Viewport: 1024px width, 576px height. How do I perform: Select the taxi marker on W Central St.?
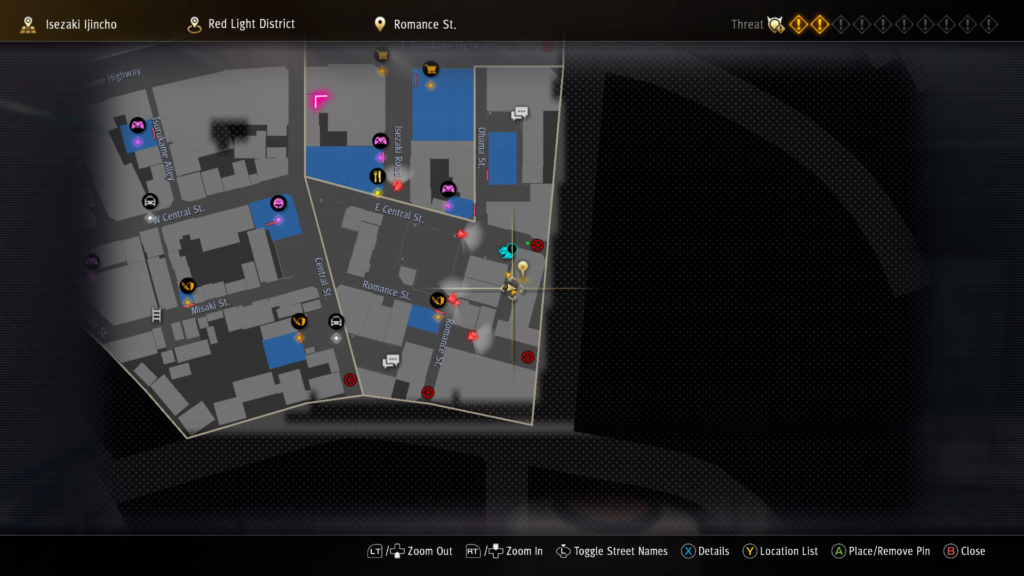click(150, 201)
